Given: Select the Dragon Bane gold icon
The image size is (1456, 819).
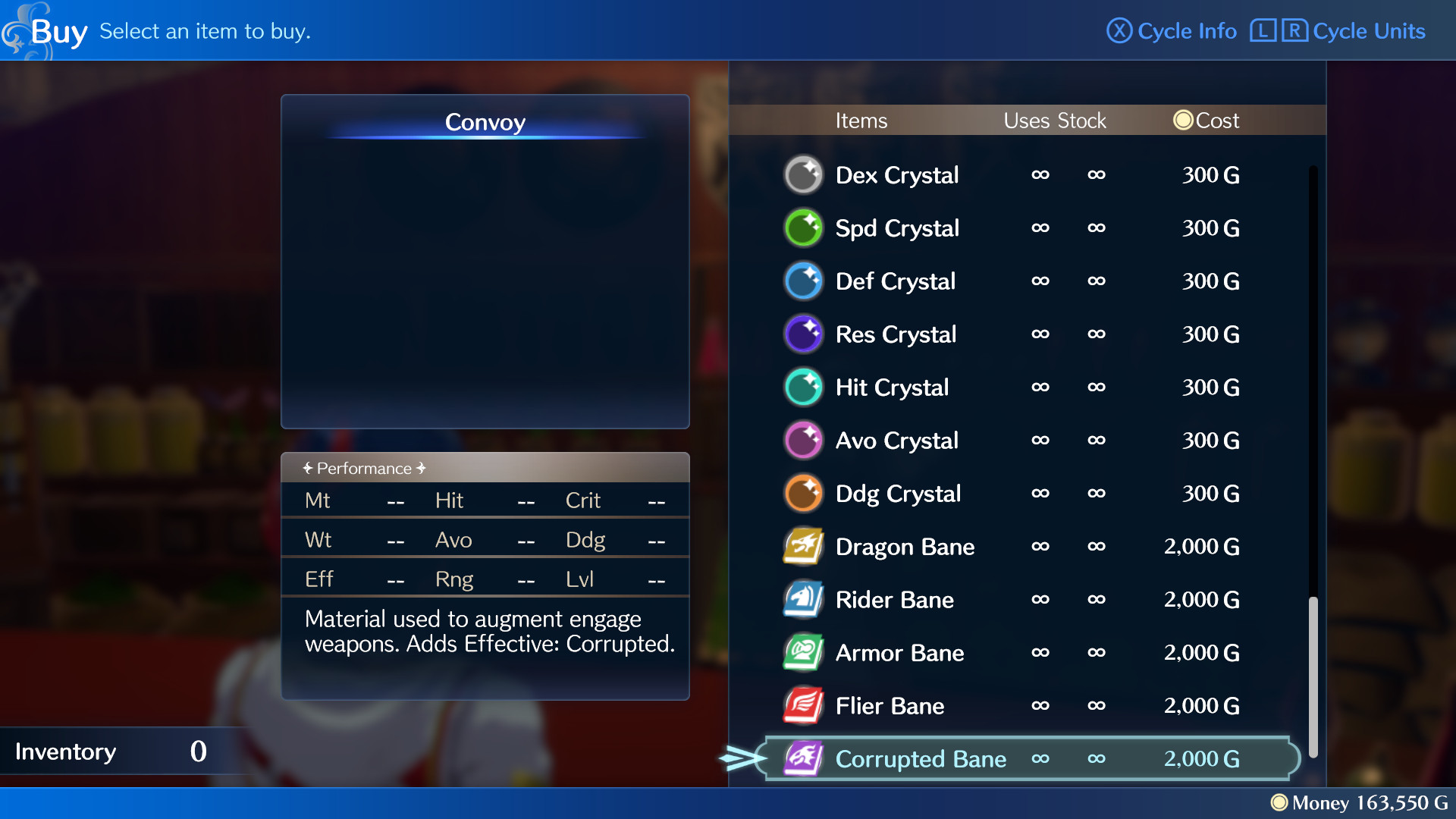Looking at the screenshot, I should (x=803, y=546).
